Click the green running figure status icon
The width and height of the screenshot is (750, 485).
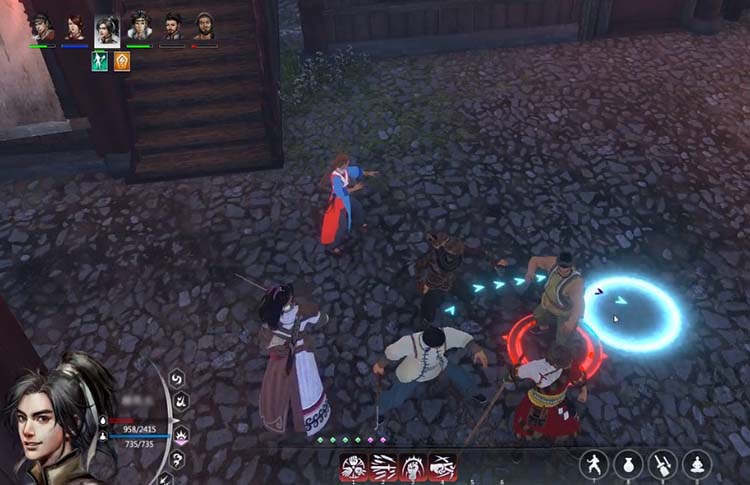(x=100, y=61)
